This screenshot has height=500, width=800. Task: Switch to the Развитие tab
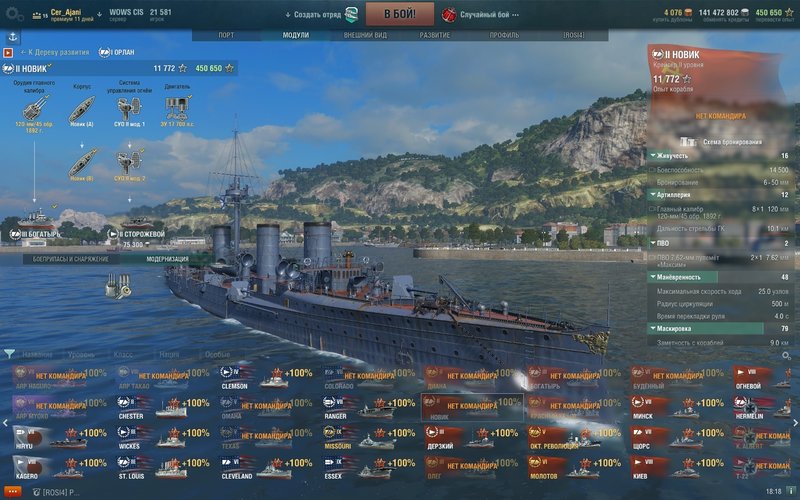(x=434, y=35)
